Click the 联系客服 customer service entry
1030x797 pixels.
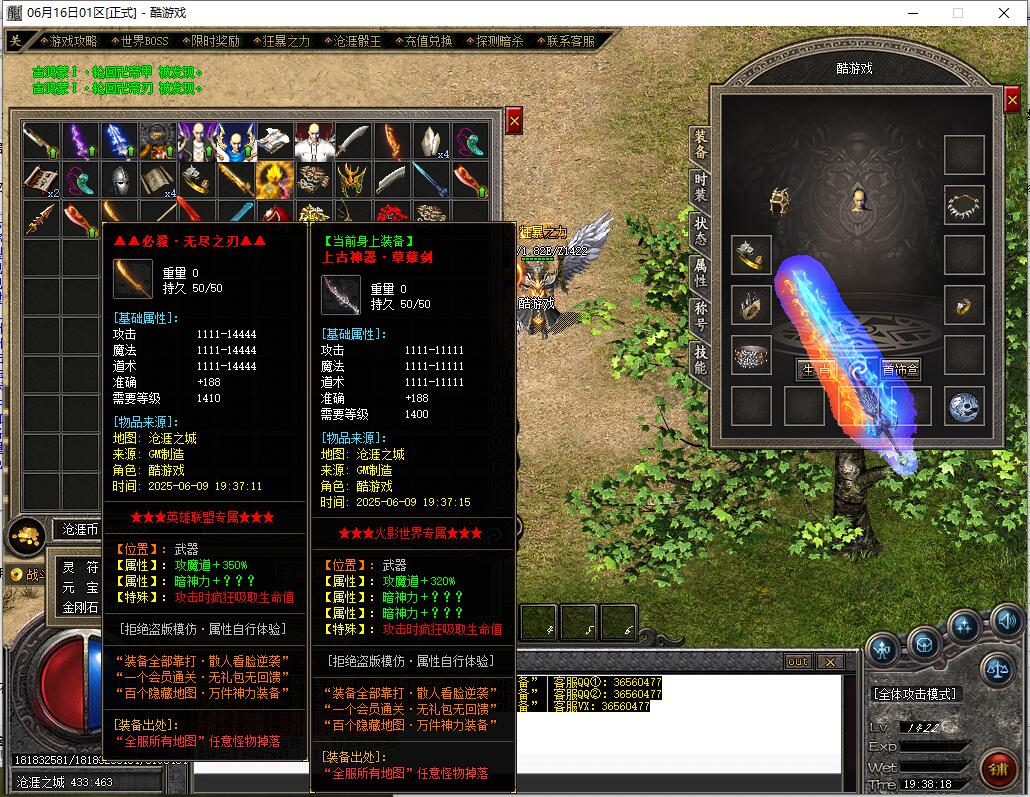(570, 41)
